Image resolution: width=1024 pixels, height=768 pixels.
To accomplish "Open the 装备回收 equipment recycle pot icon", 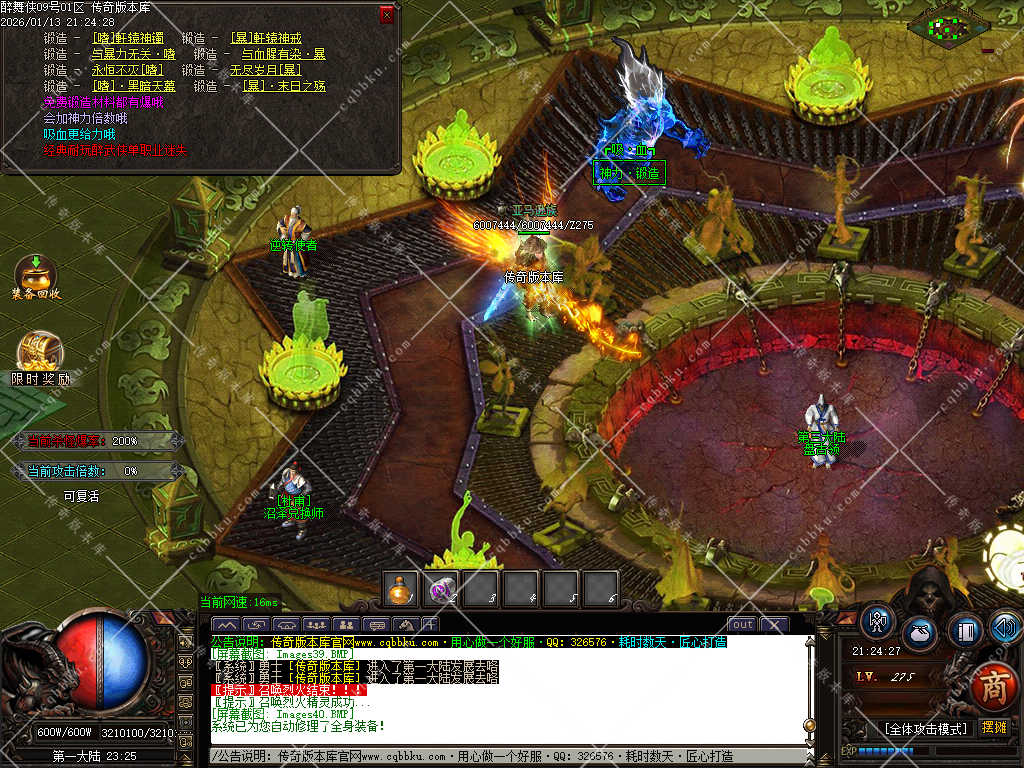I will [36, 274].
